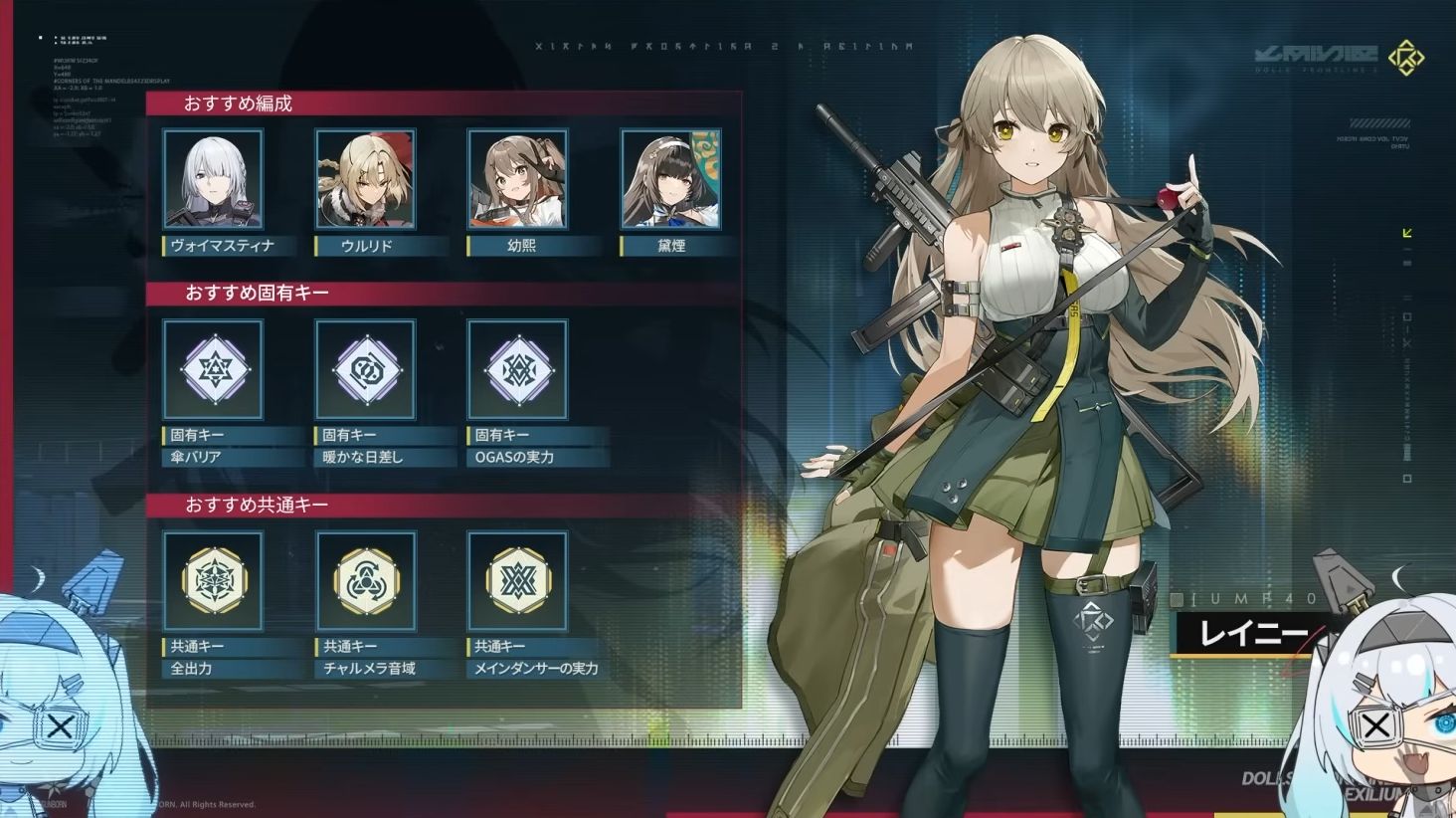1456x818 pixels.
Task: Select the 全出力 common key icon
Action: click(x=213, y=581)
